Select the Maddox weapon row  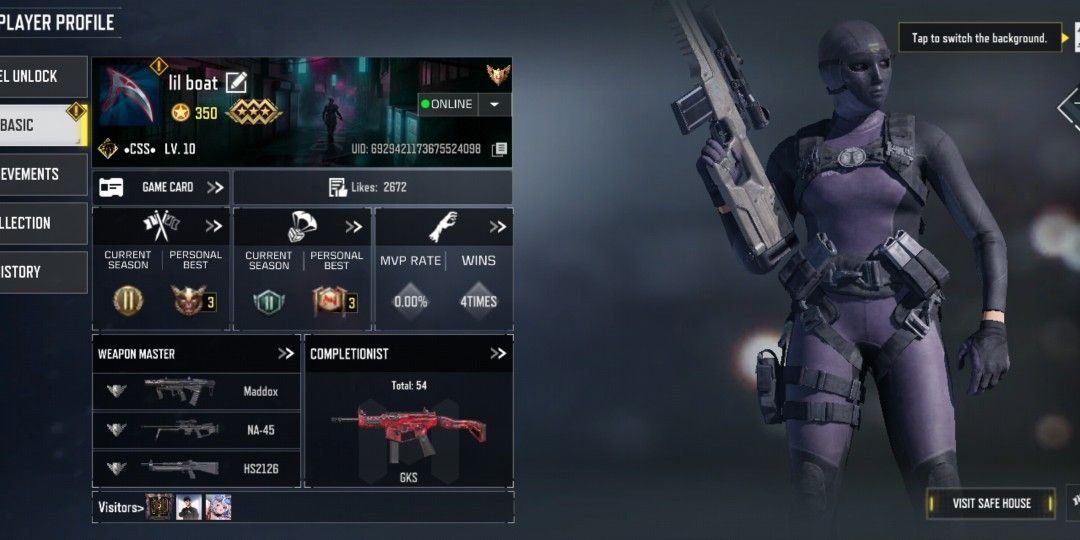click(x=196, y=390)
